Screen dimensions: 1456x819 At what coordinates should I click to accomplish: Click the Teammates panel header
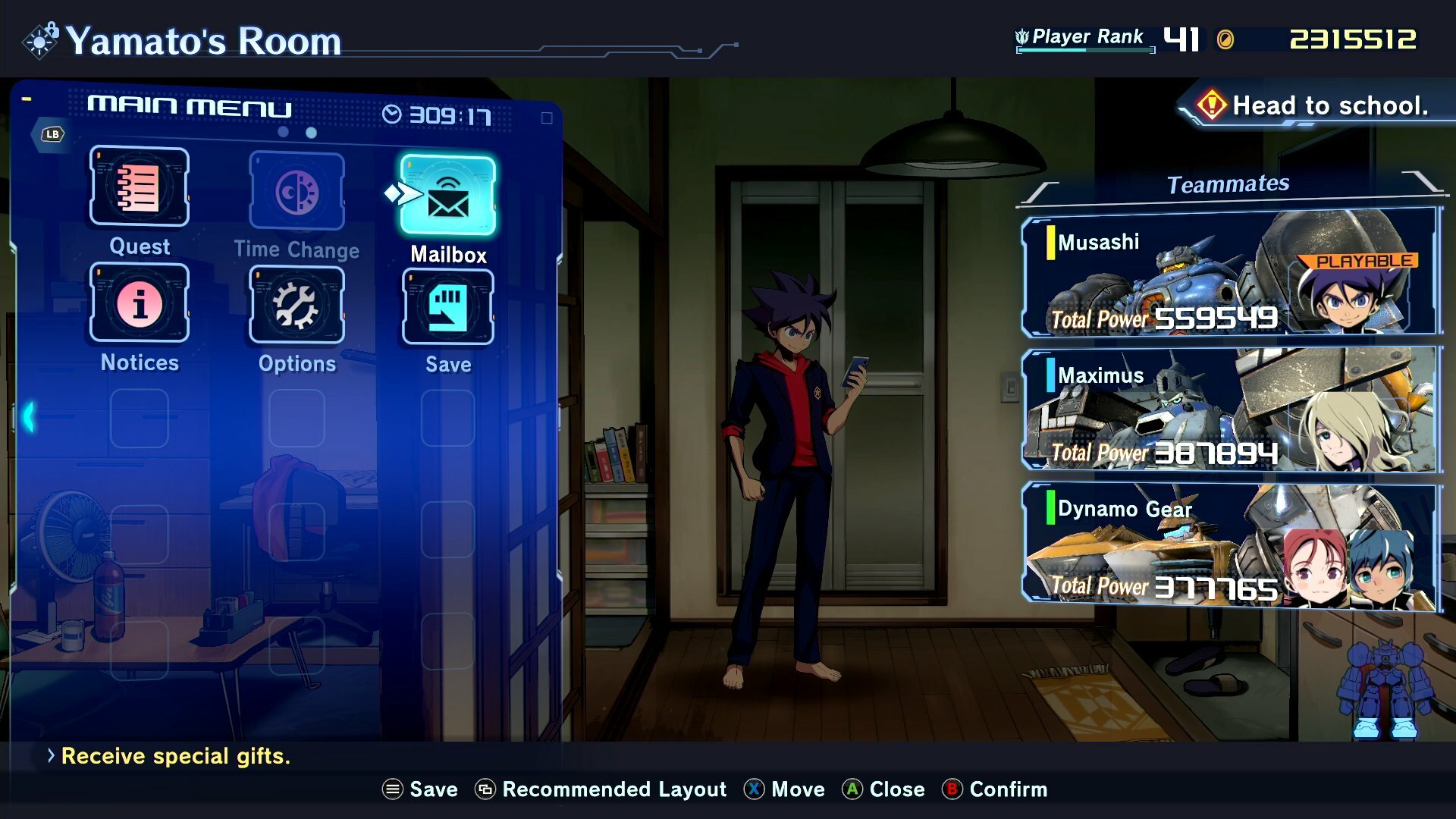1229,183
